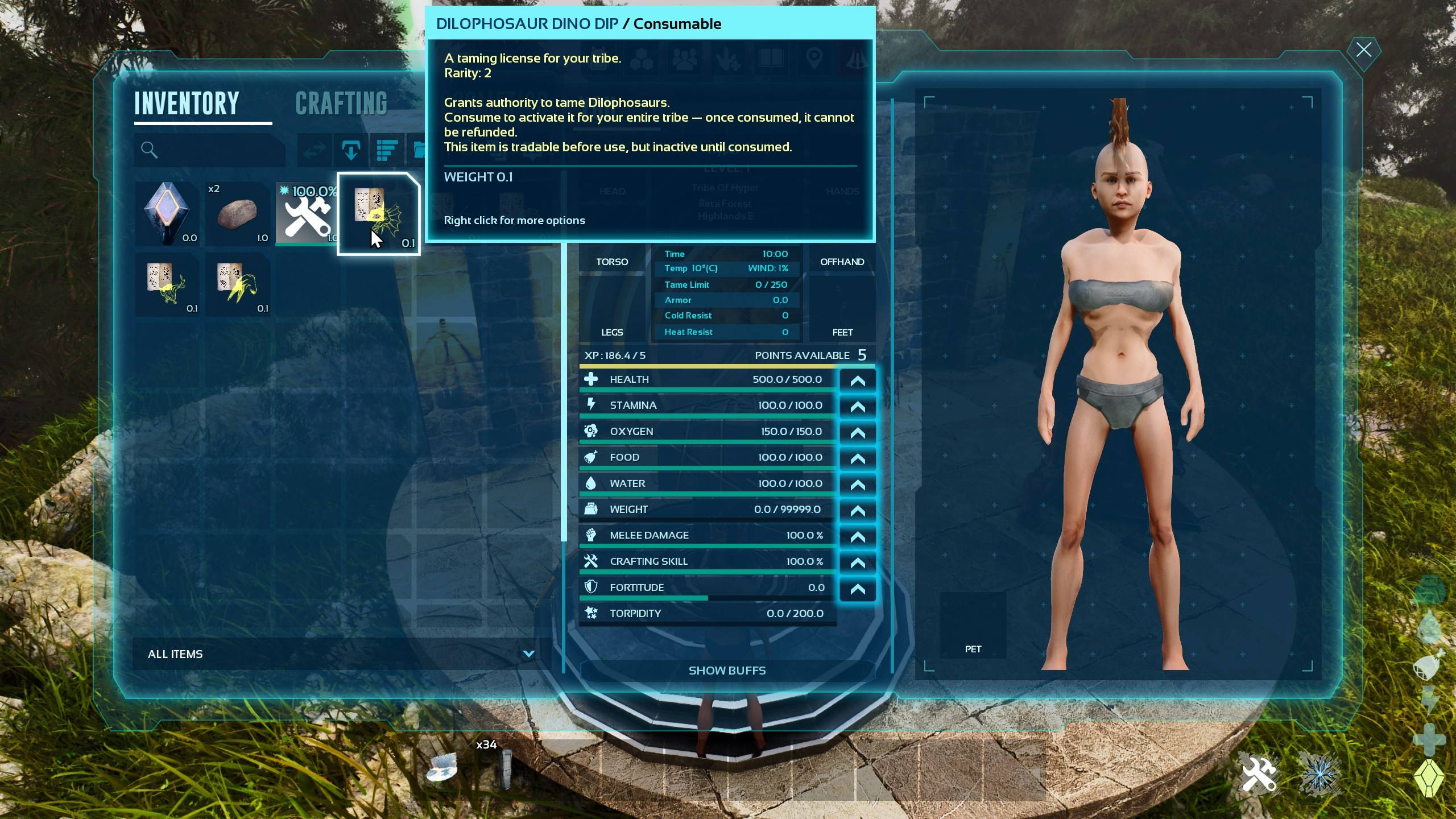This screenshot has height=819, width=1456.
Task: Select the Dilophosaur Dino Dip license
Action: pos(379,214)
